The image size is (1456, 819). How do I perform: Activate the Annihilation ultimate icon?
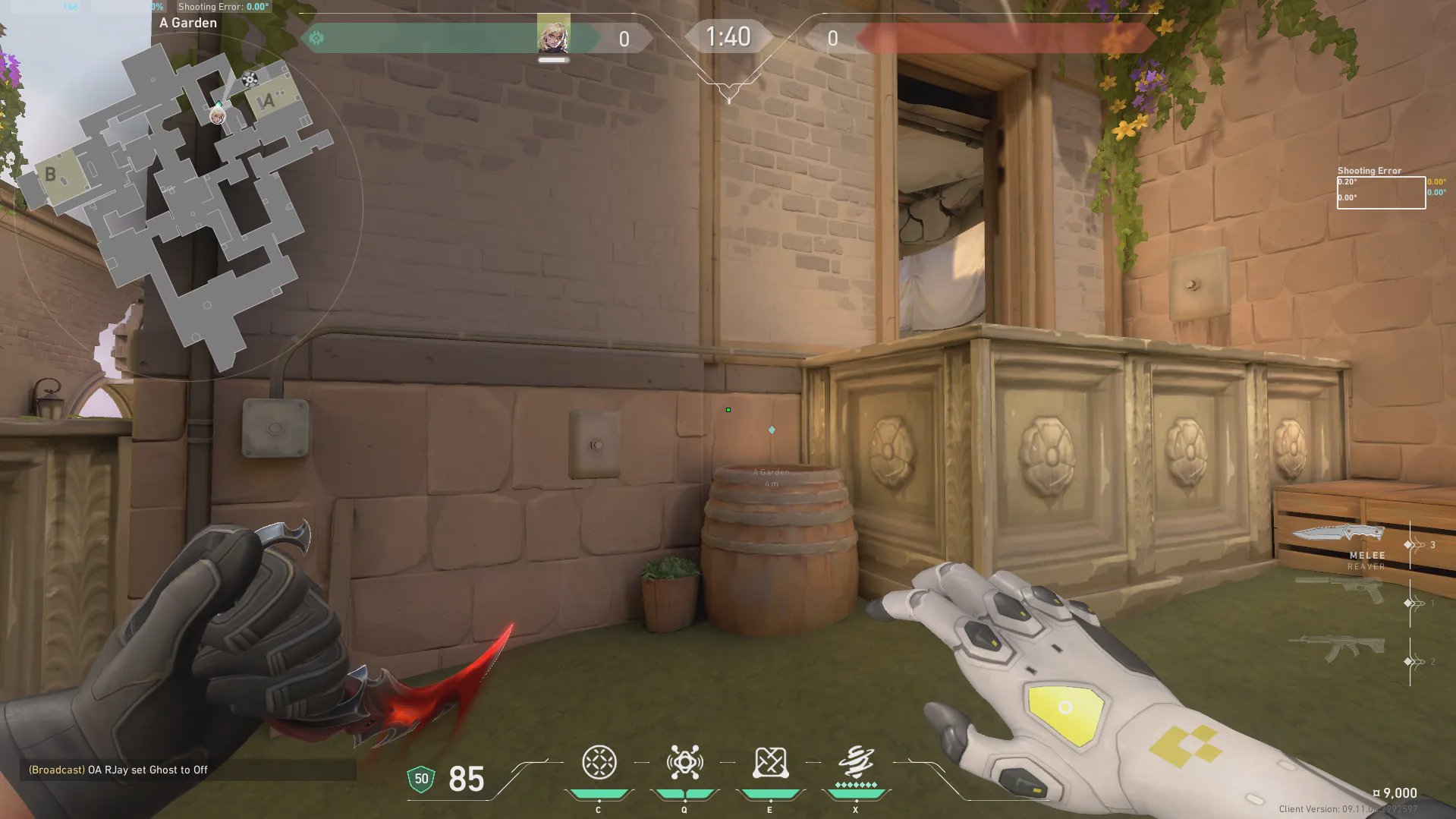coord(856,761)
